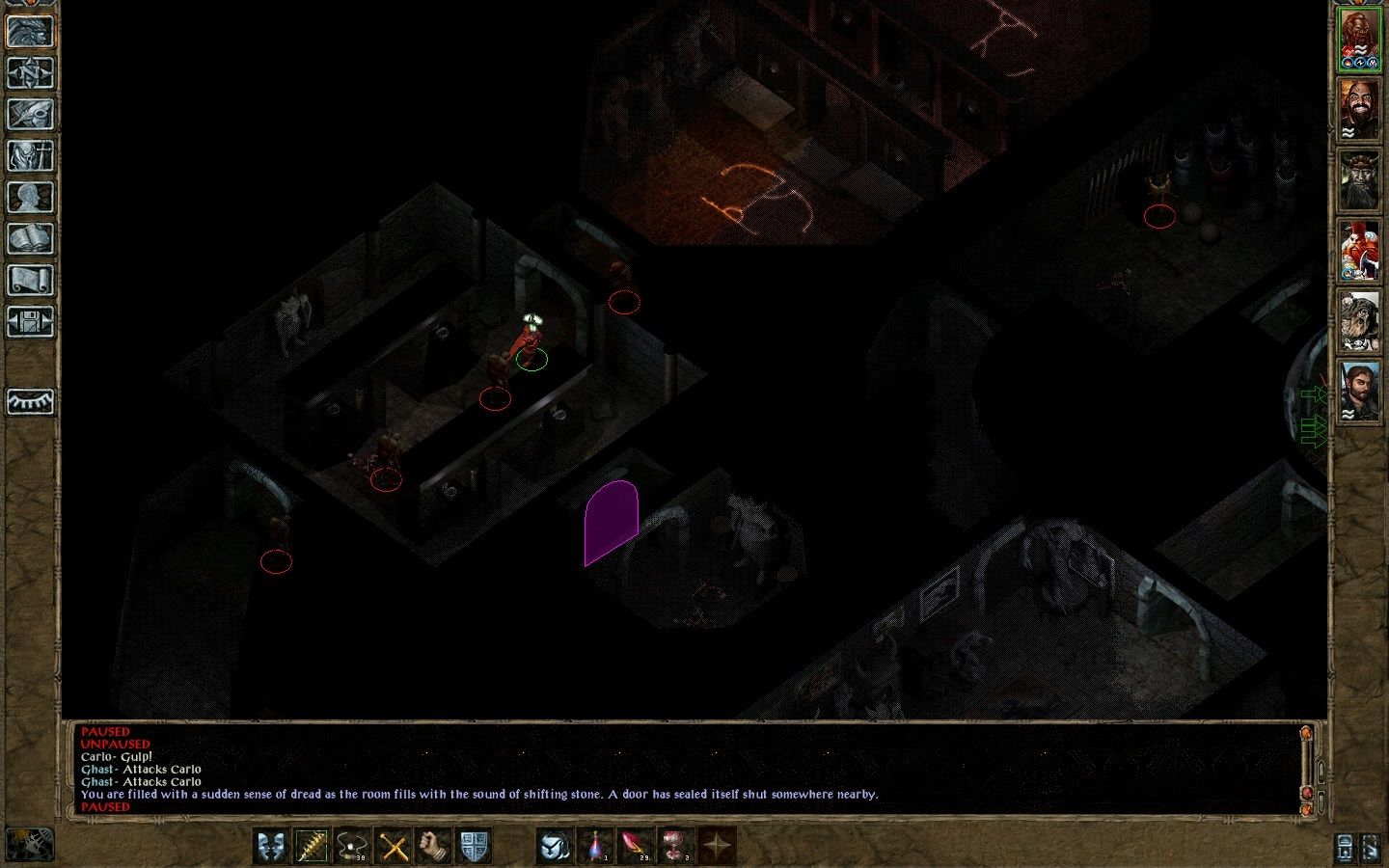The width and height of the screenshot is (1389, 868).
Task: Open the options floppy disk button
Action: coord(30,322)
